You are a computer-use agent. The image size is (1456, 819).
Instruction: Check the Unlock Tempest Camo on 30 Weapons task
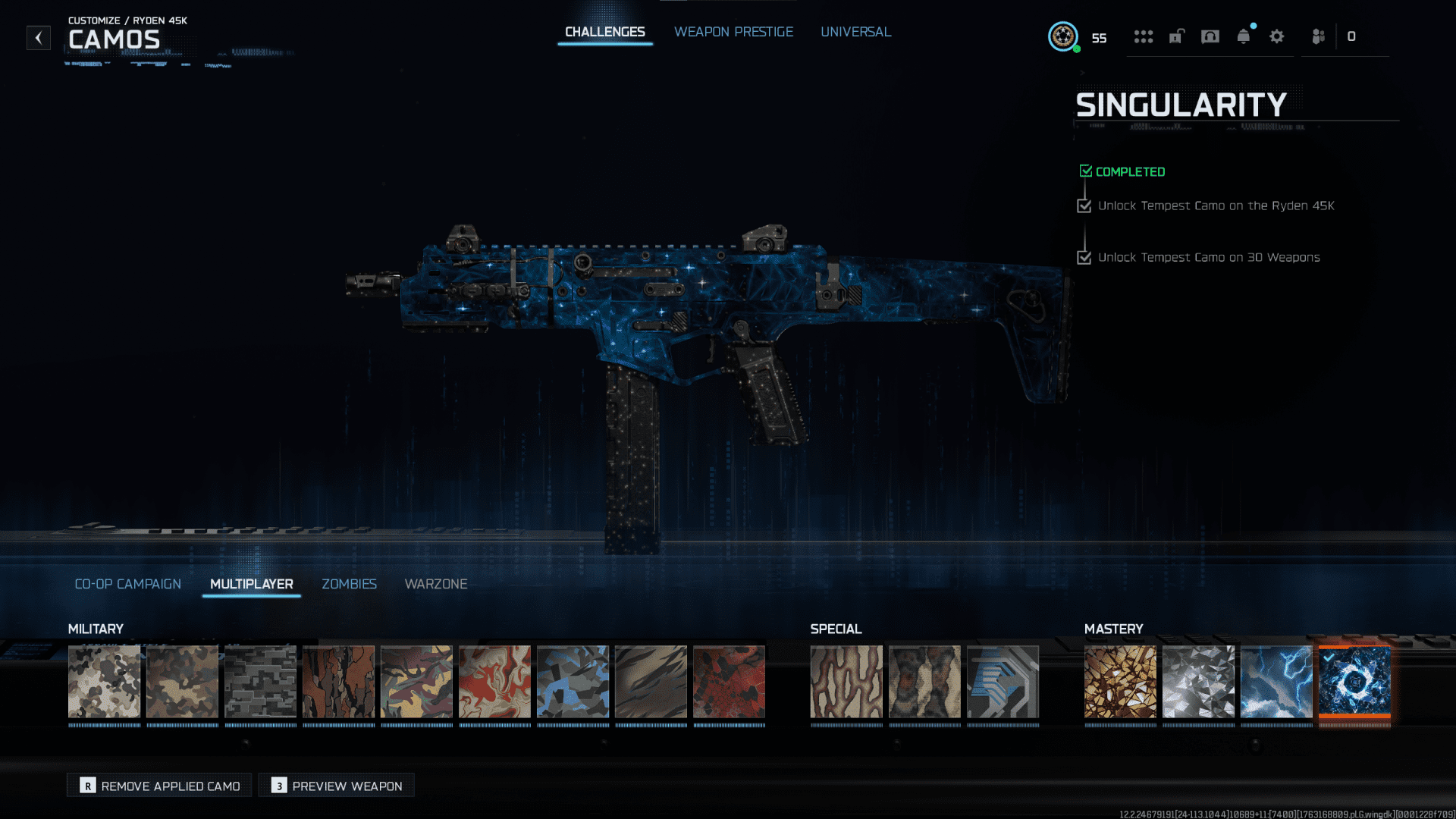click(1084, 257)
